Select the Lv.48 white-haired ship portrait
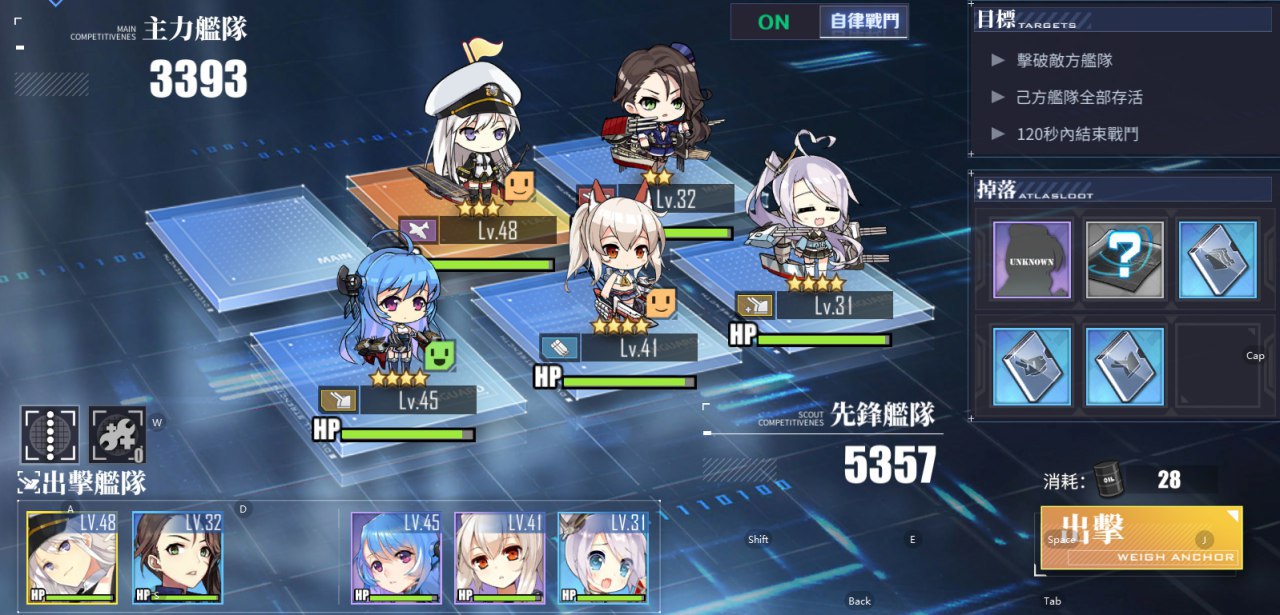The height and width of the screenshot is (615, 1280). [71, 558]
